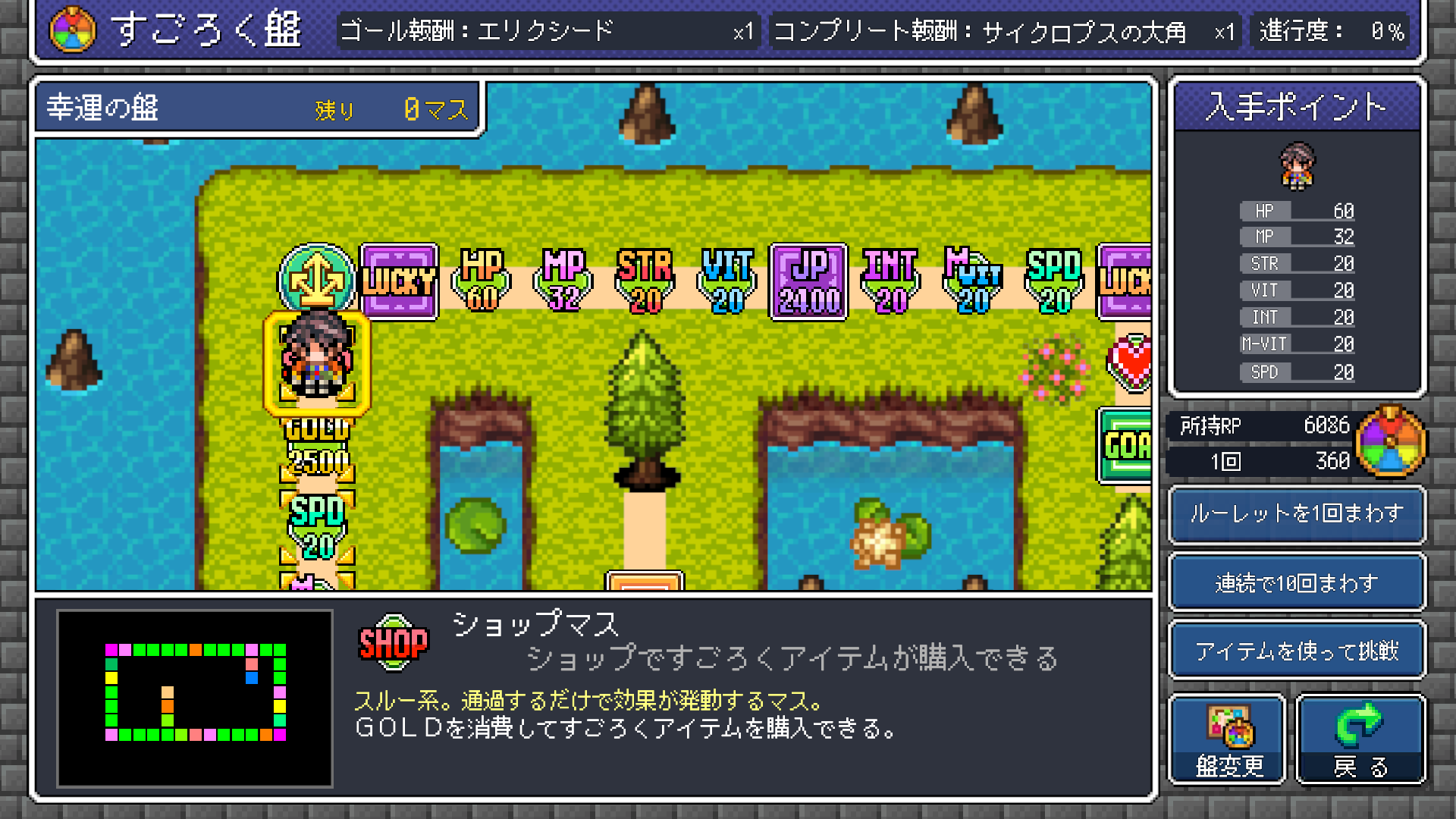
Task: Click the roulette wheel icon next to 所持RP
Action: click(x=1393, y=444)
